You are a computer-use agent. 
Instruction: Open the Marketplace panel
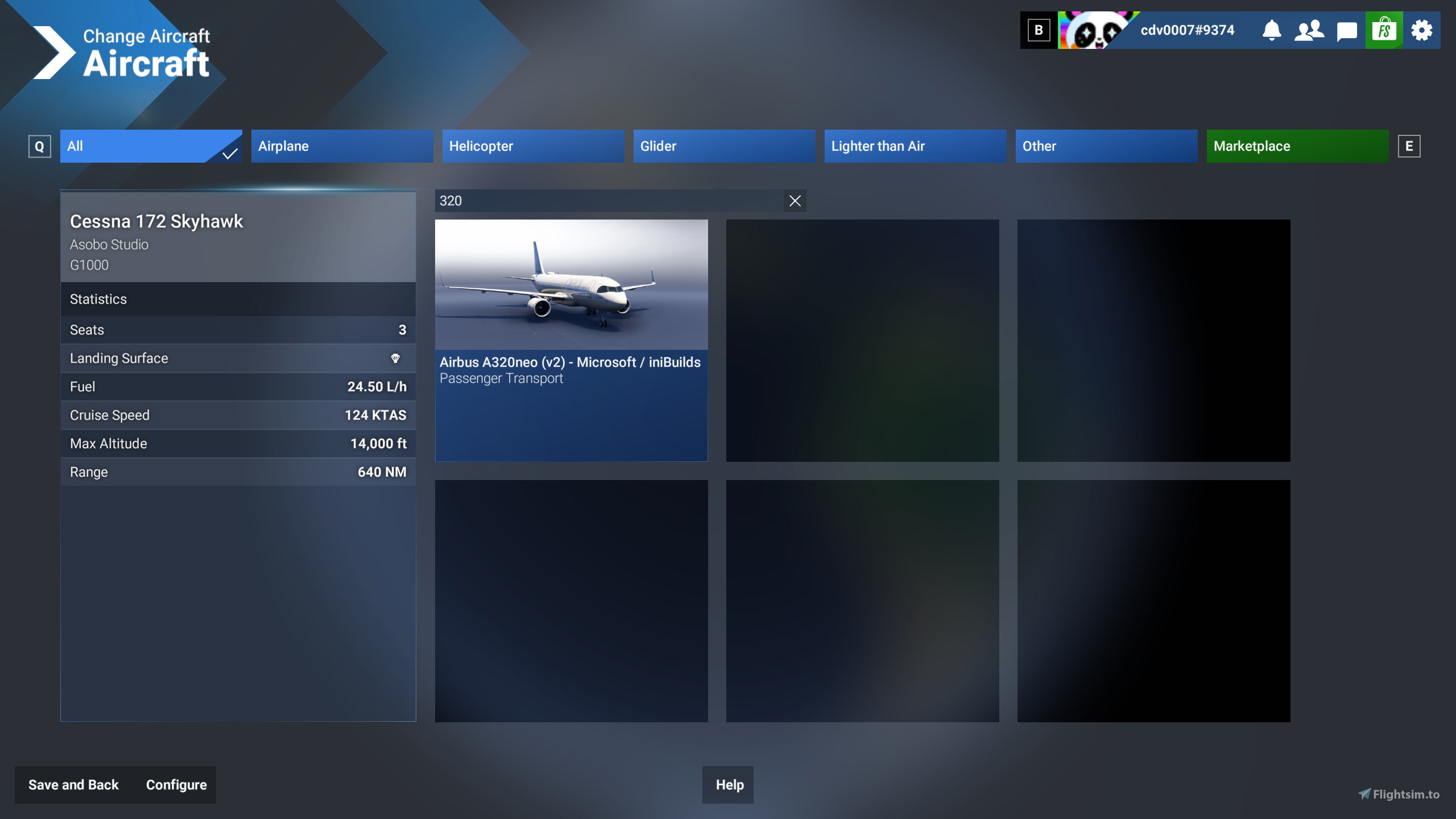coord(1297,146)
